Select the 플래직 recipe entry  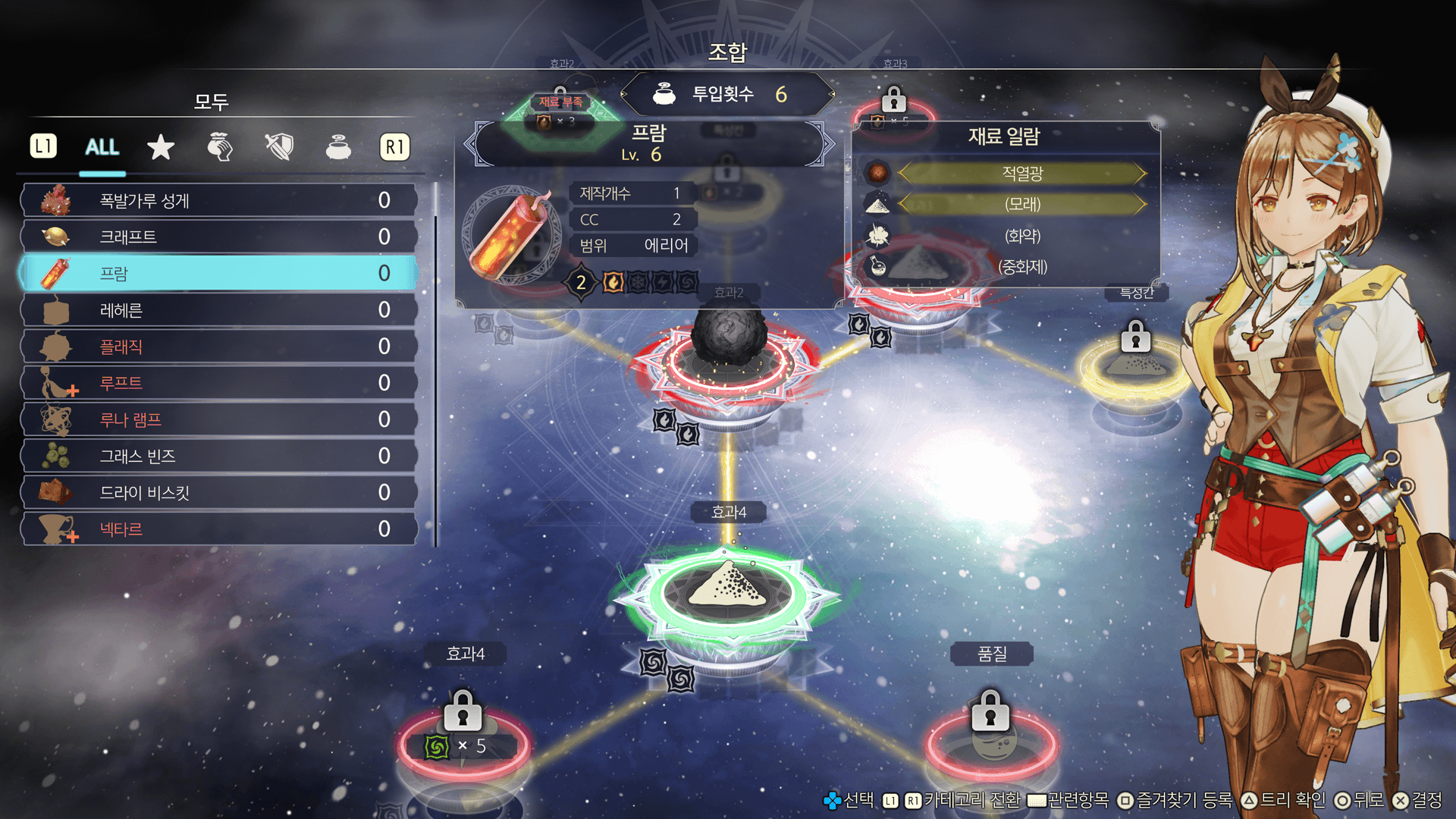tap(220, 347)
